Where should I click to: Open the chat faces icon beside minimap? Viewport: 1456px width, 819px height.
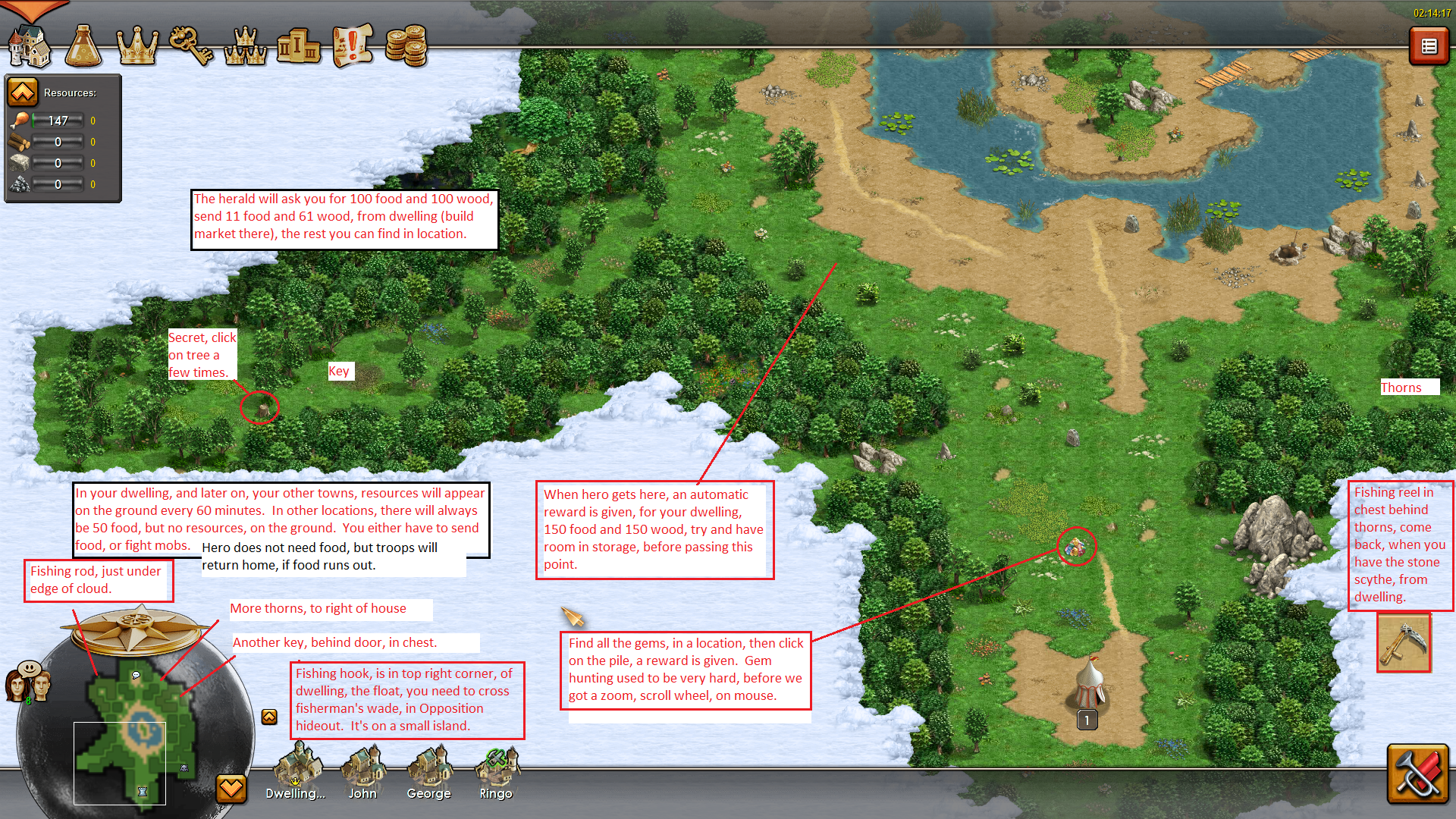[28, 680]
